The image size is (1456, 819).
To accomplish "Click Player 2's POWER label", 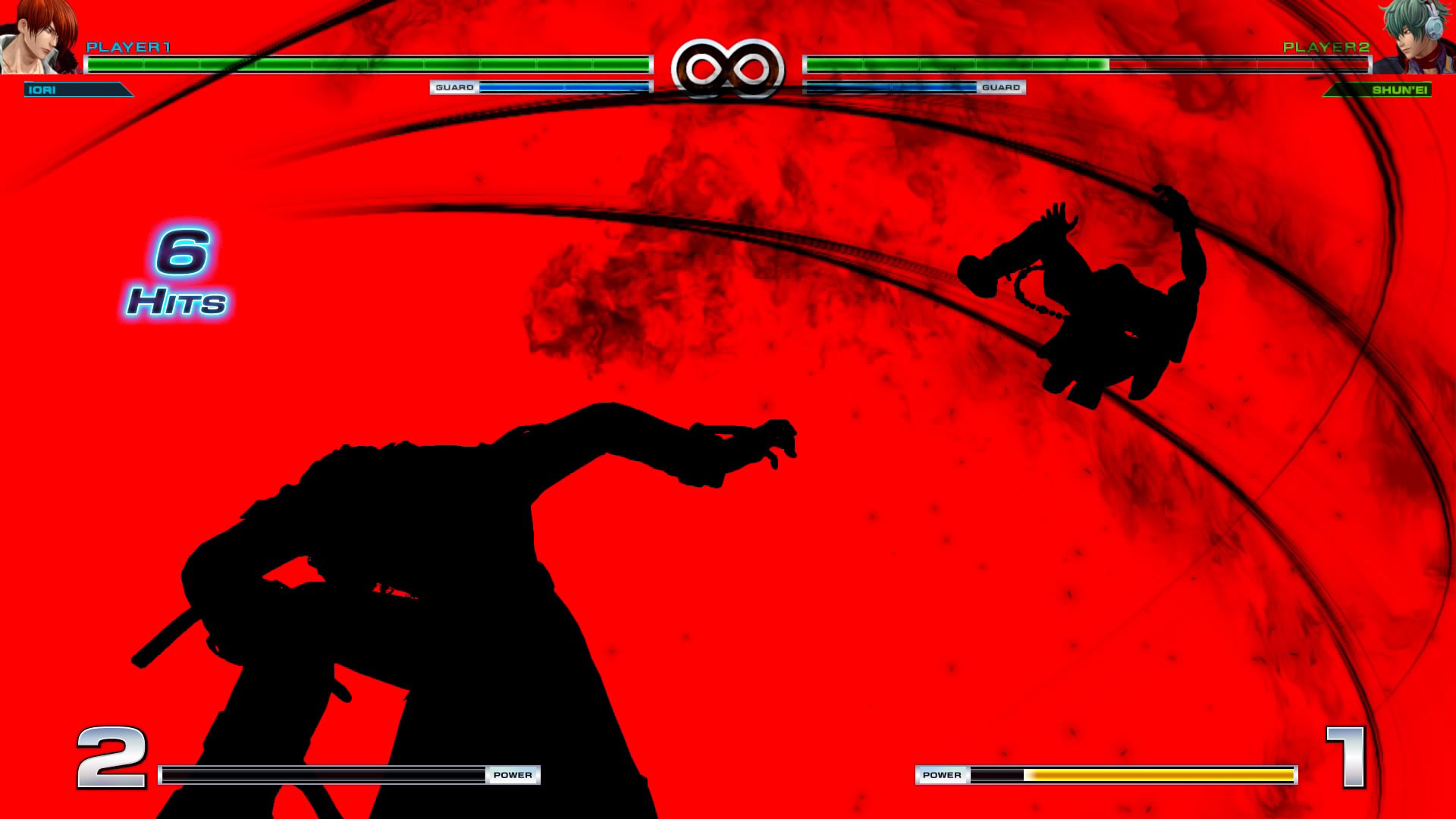I will (943, 775).
